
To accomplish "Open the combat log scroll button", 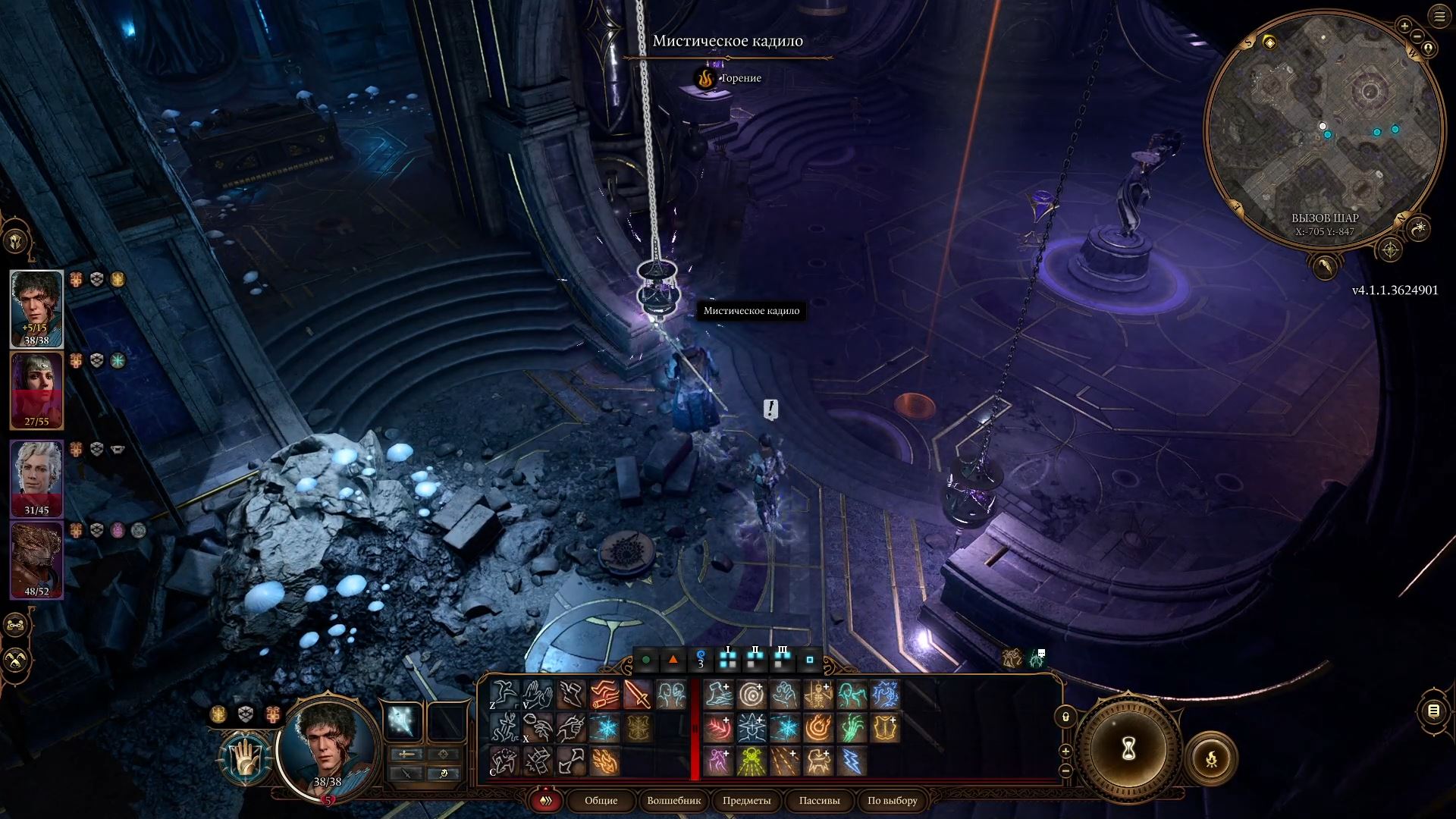I will [x=1432, y=711].
